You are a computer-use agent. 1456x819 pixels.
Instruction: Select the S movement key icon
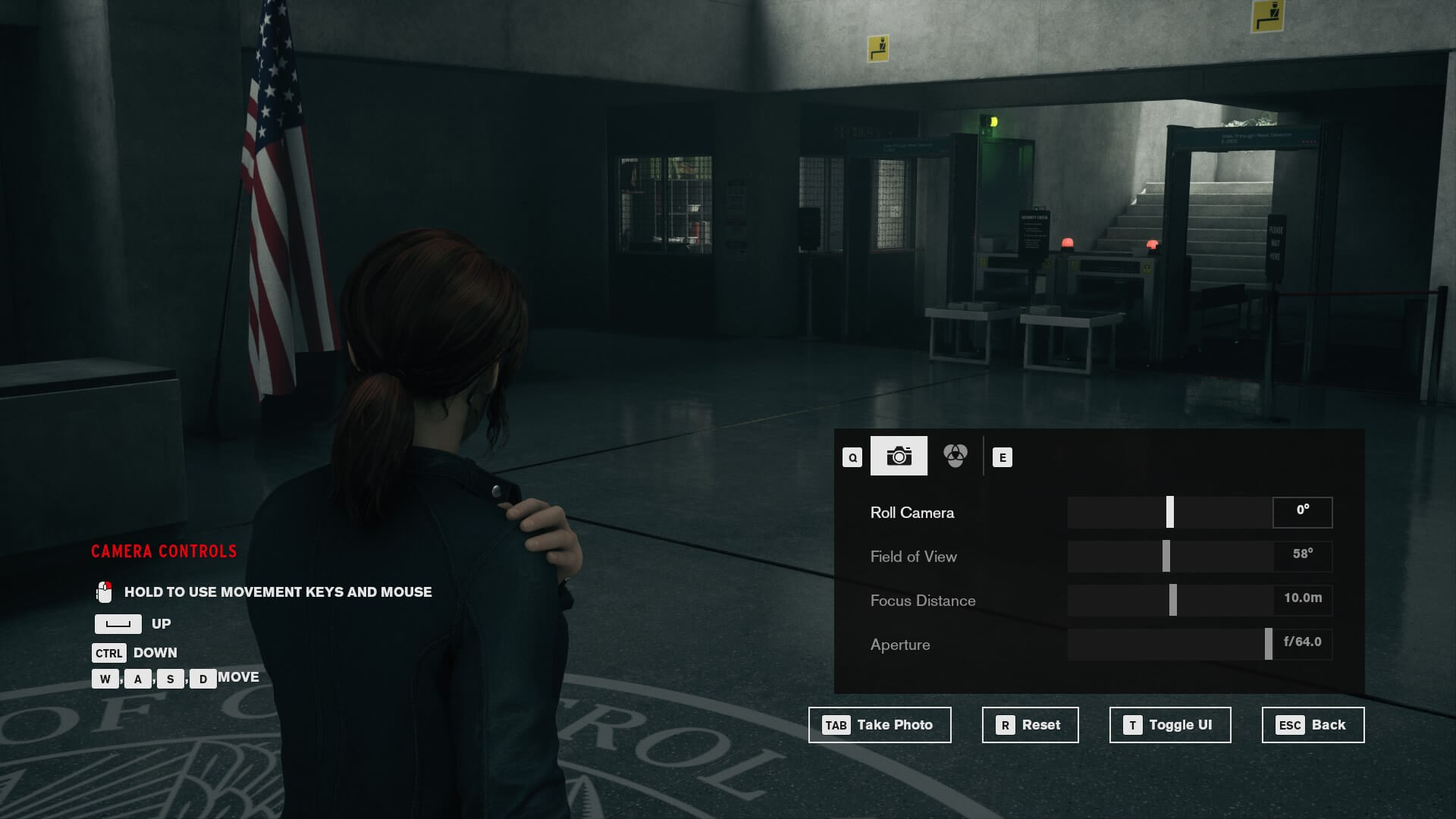168,679
